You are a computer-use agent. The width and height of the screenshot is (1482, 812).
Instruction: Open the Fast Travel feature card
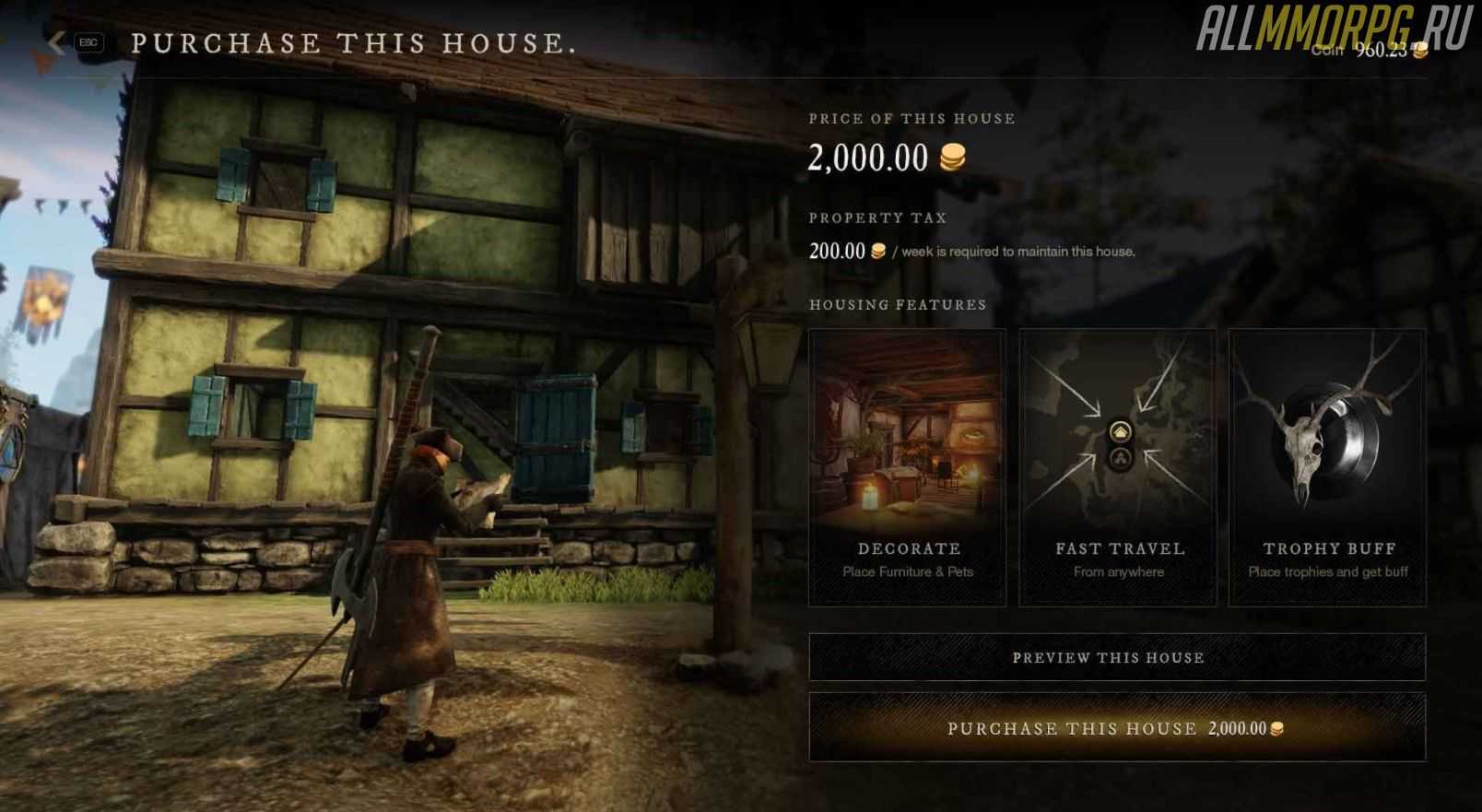1118,468
